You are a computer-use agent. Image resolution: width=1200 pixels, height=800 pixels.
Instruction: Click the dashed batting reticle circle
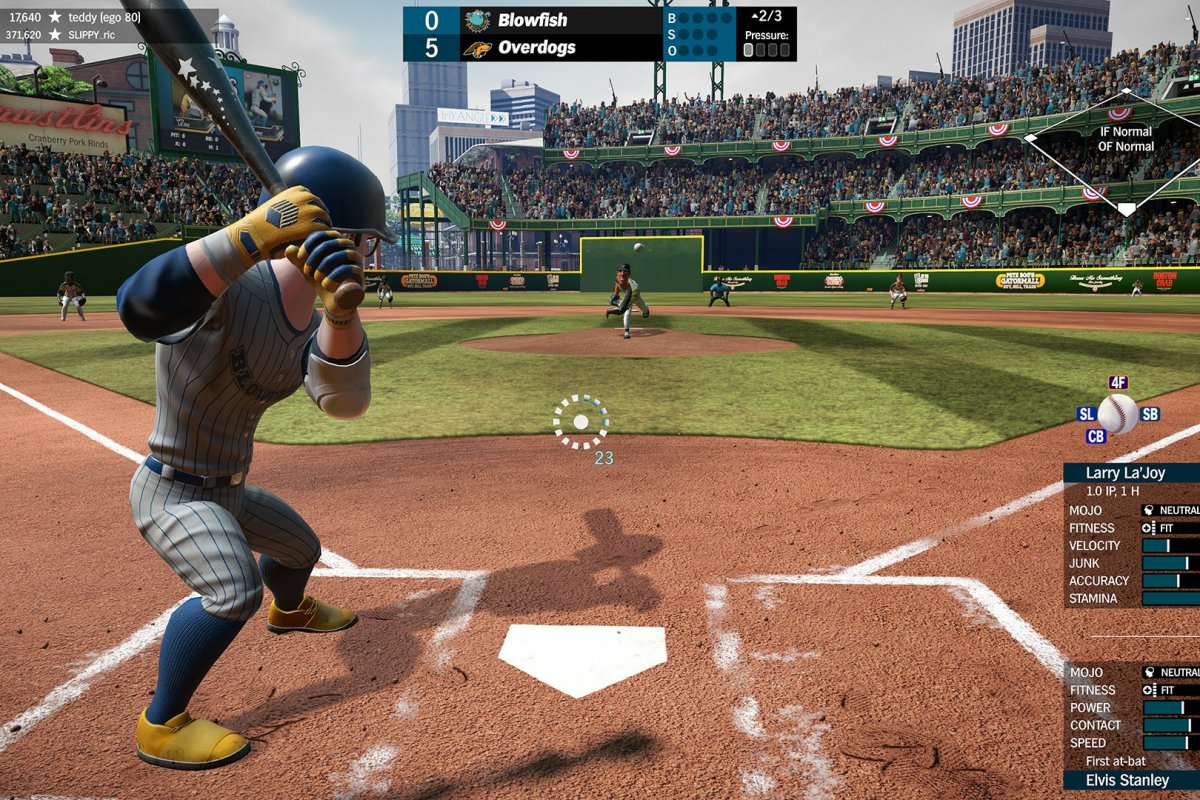tap(581, 422)
